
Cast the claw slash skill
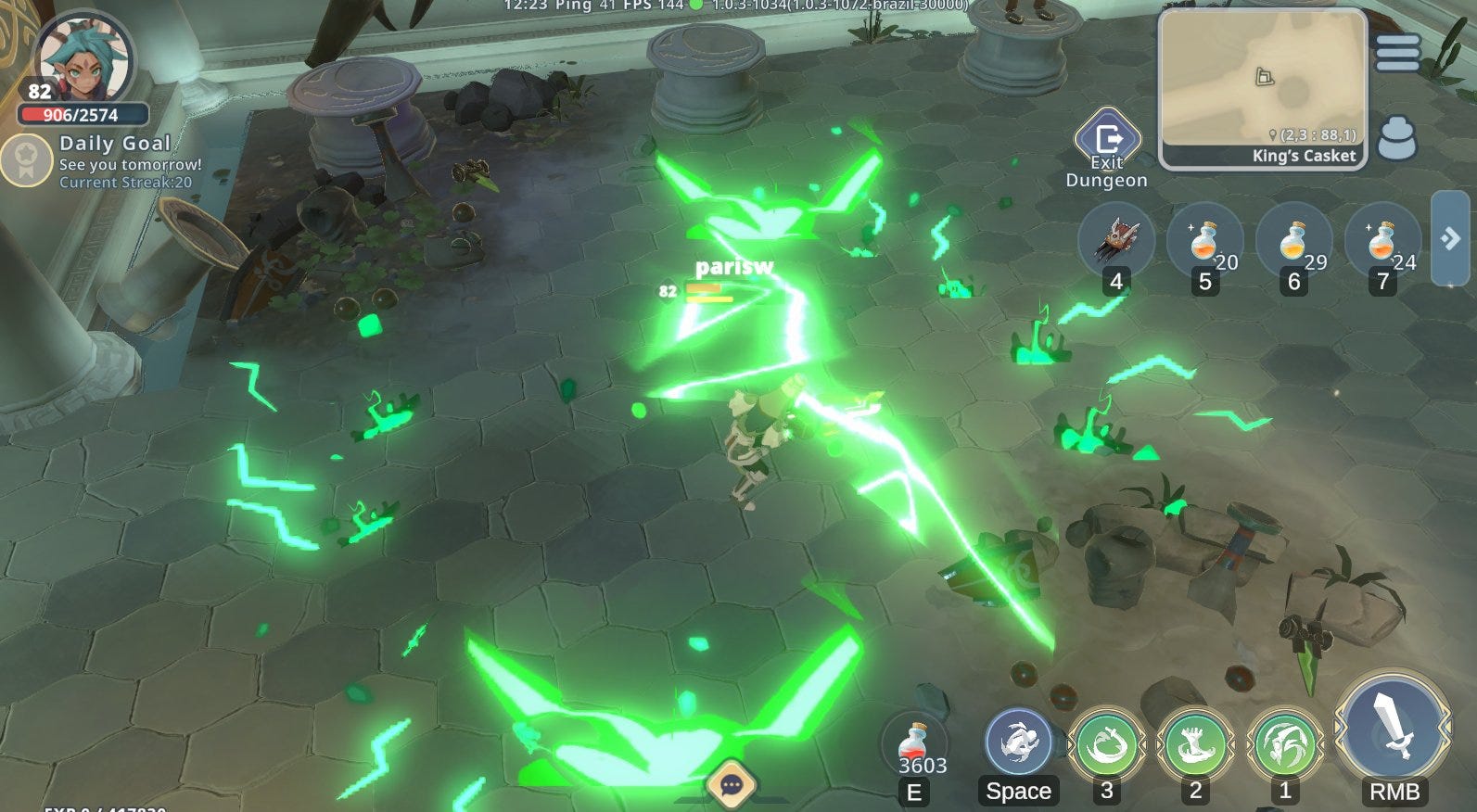pyautogui.click(x=1284, y=743)
